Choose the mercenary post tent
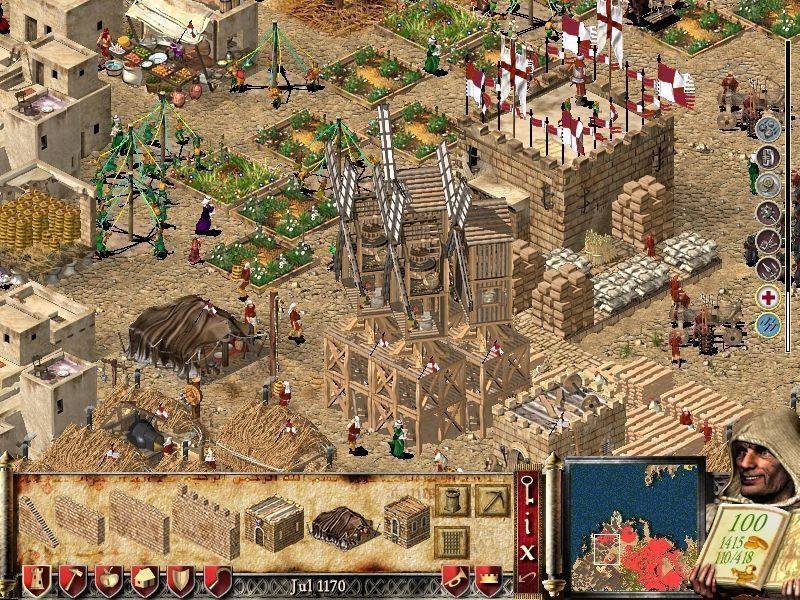This screenshot has height=600, width=800. pyautogui.click(x=341, y=520)
